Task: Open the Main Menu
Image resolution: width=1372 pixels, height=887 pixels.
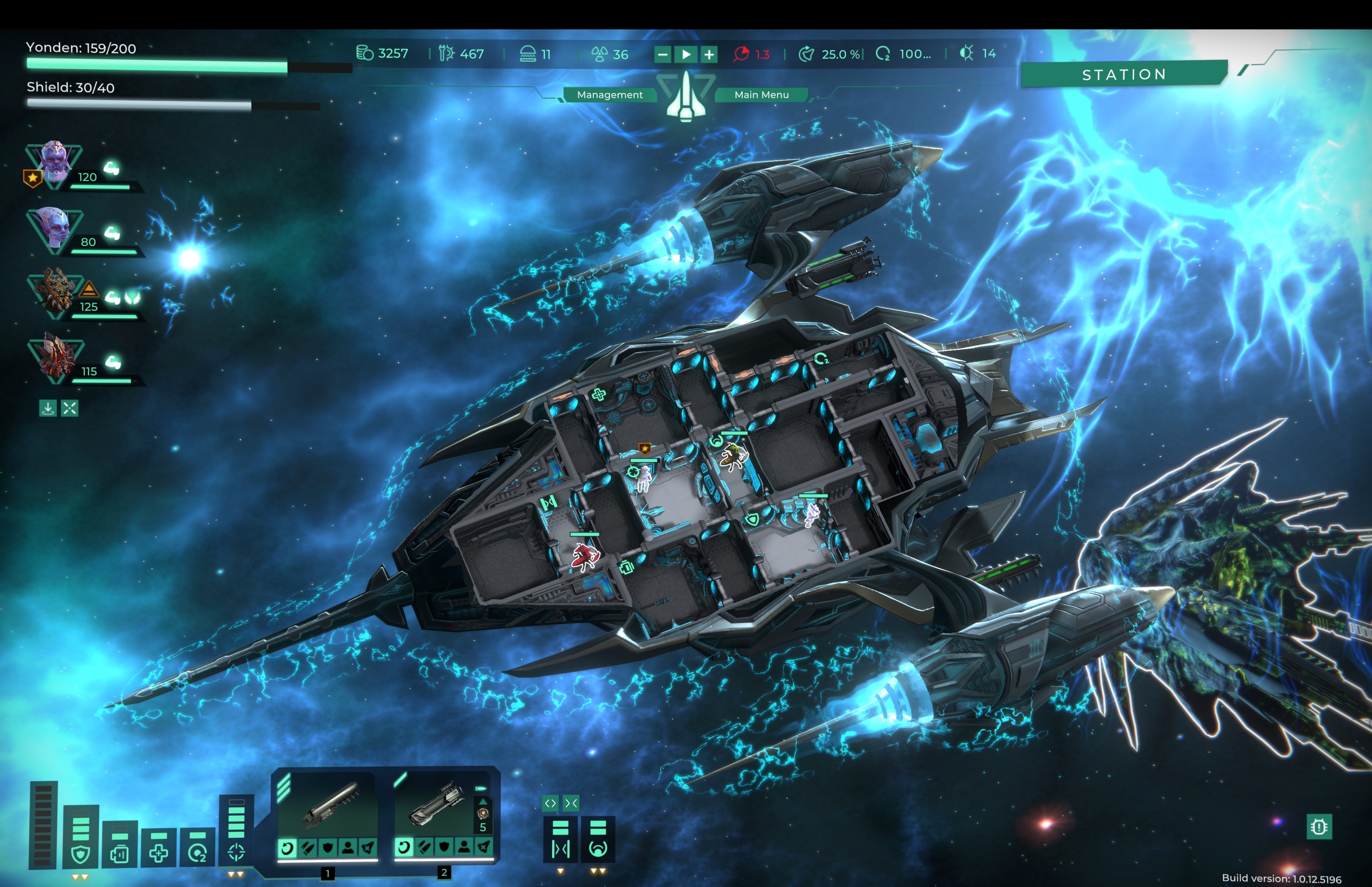Action: click(761, 94)
